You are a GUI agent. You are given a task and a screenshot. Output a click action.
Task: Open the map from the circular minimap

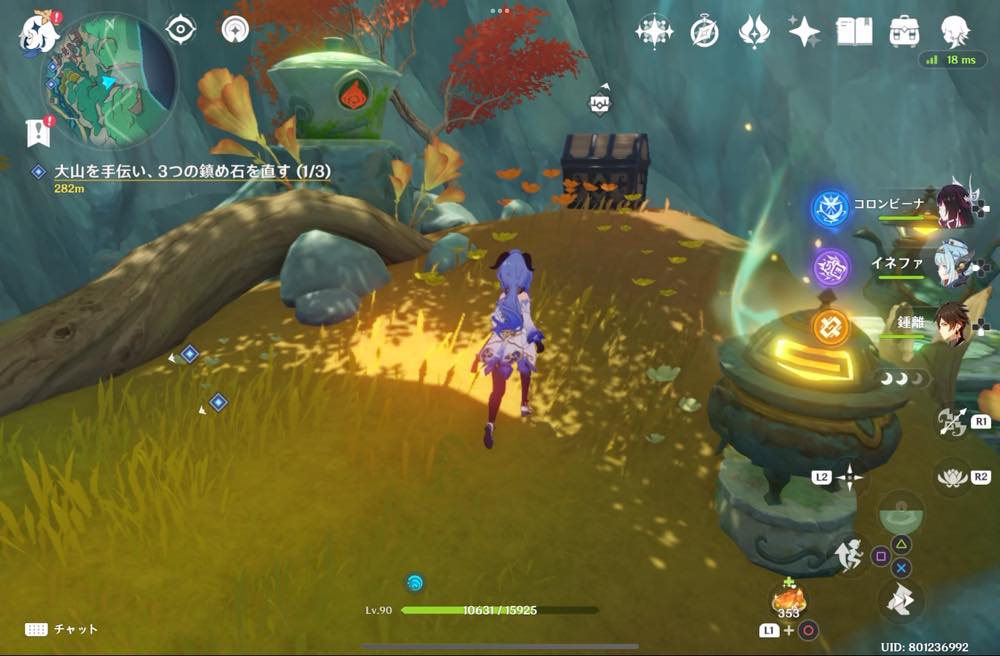[x=108, y=79]
